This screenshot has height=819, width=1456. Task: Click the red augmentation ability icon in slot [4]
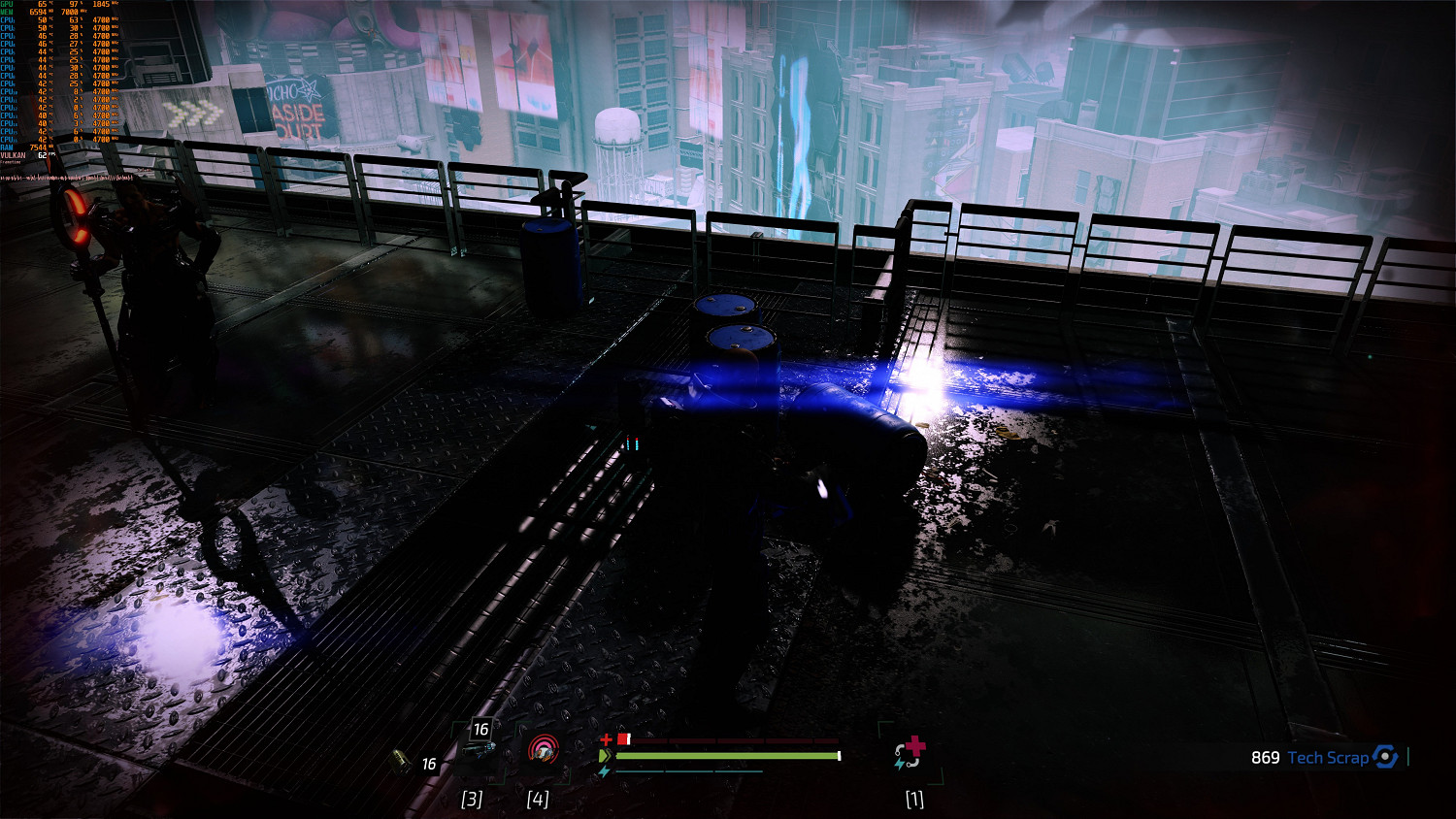[544, 751]
